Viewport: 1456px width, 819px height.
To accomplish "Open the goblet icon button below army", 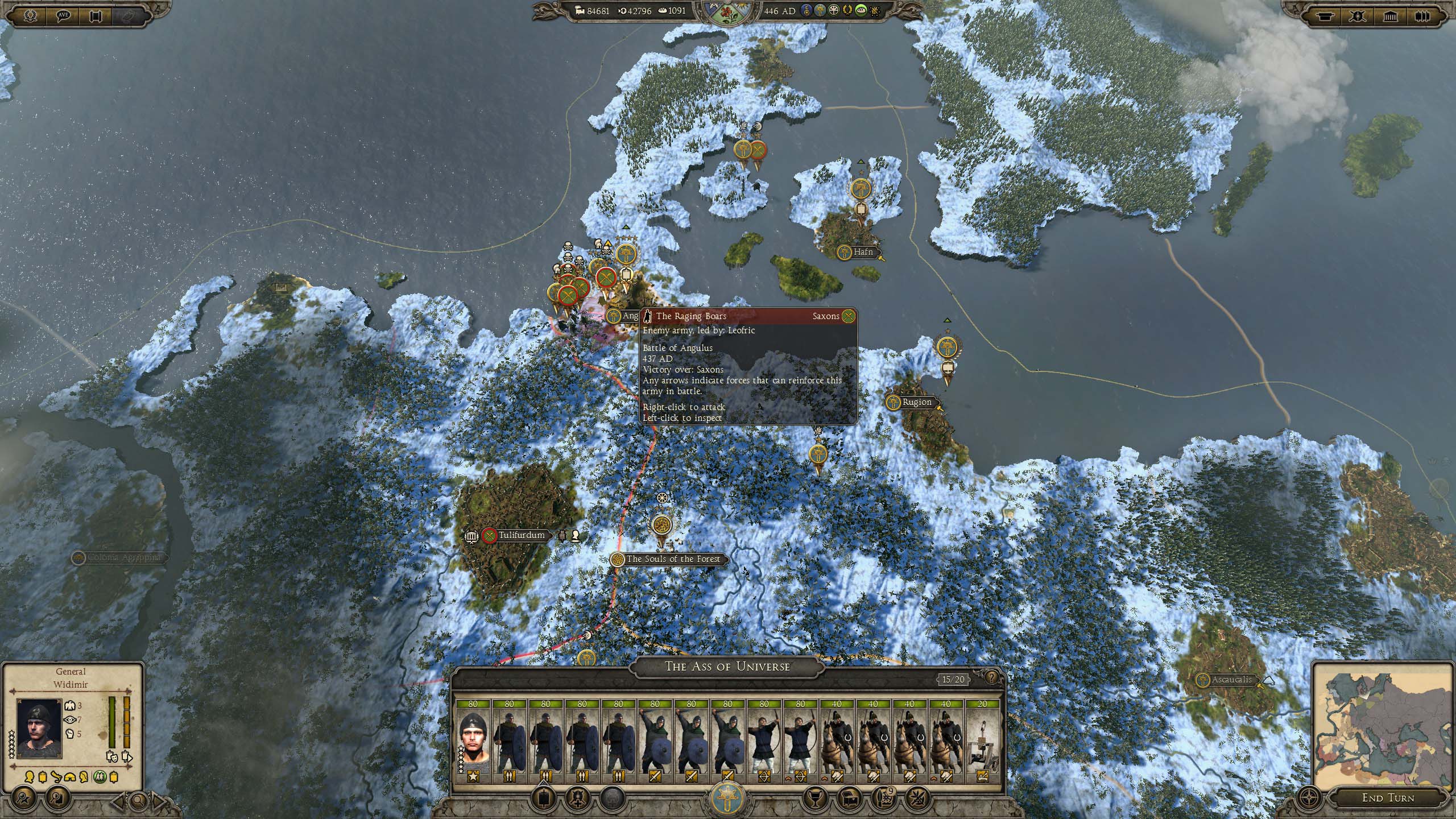I will coord(814,797).
